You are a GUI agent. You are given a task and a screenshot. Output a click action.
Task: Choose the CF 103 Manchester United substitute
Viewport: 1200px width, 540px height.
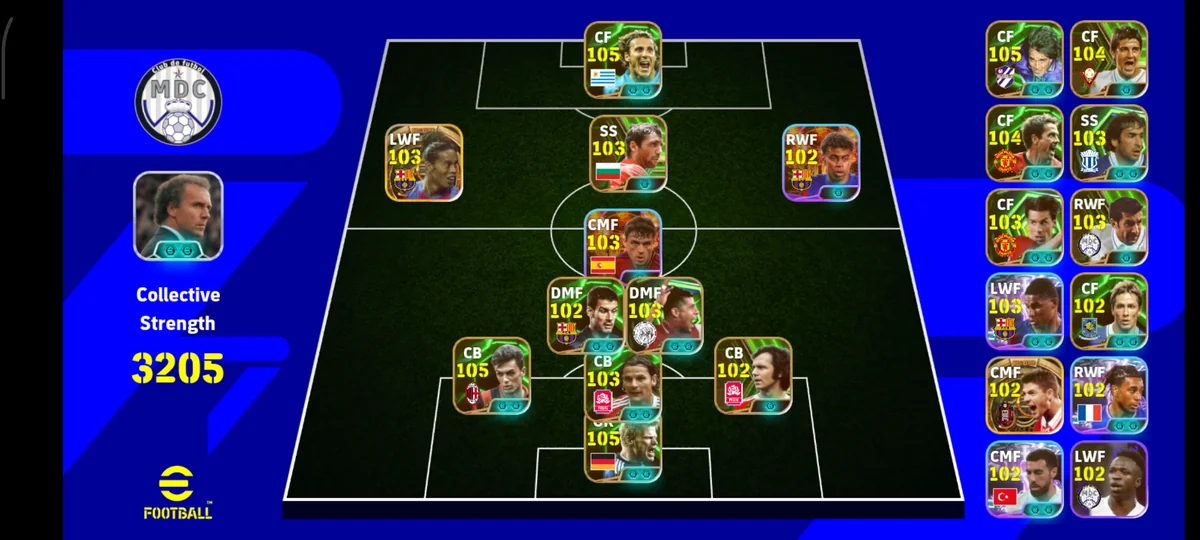1024,227
